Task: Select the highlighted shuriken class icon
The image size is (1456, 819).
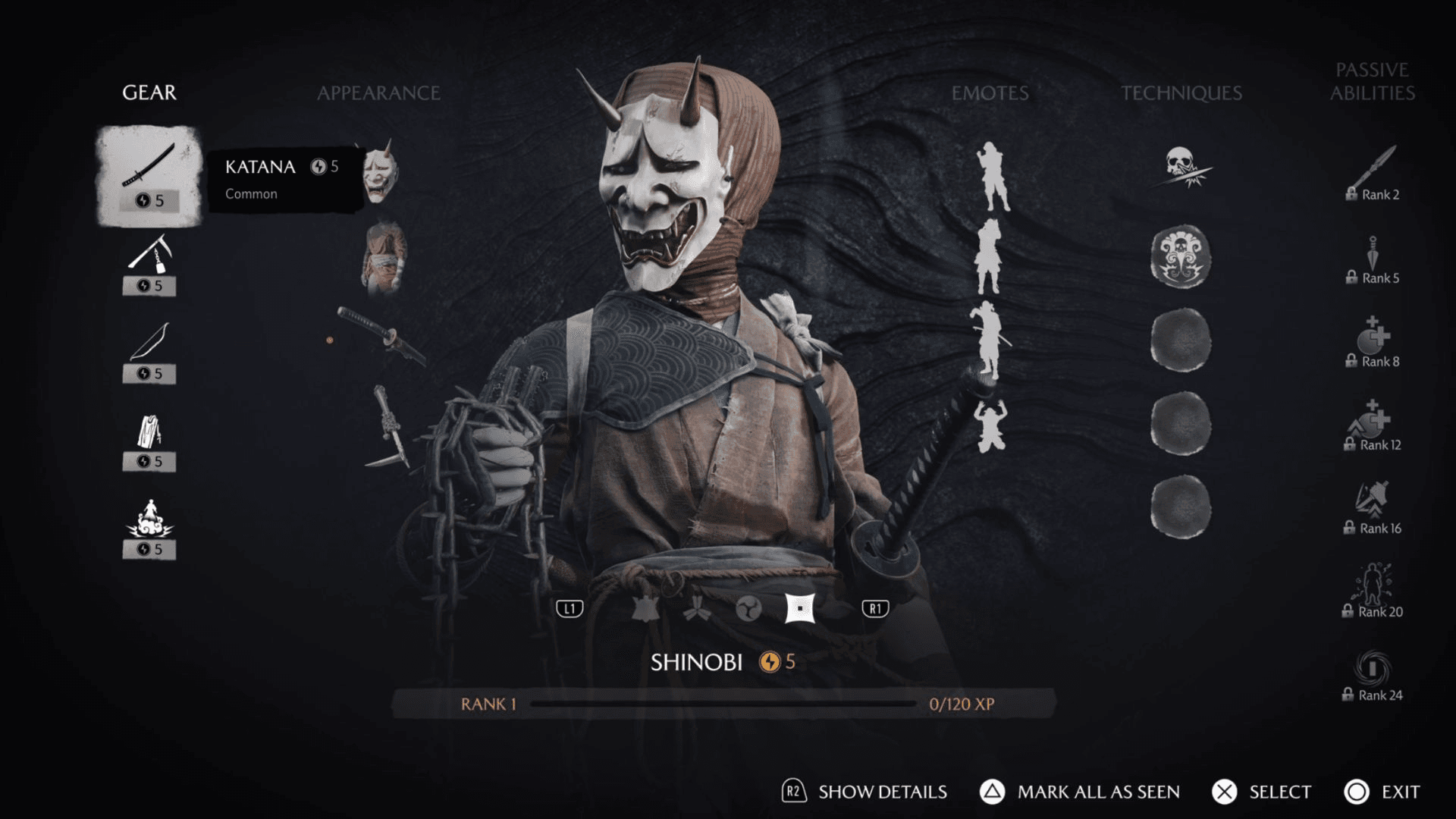Action: pos(799,608)
